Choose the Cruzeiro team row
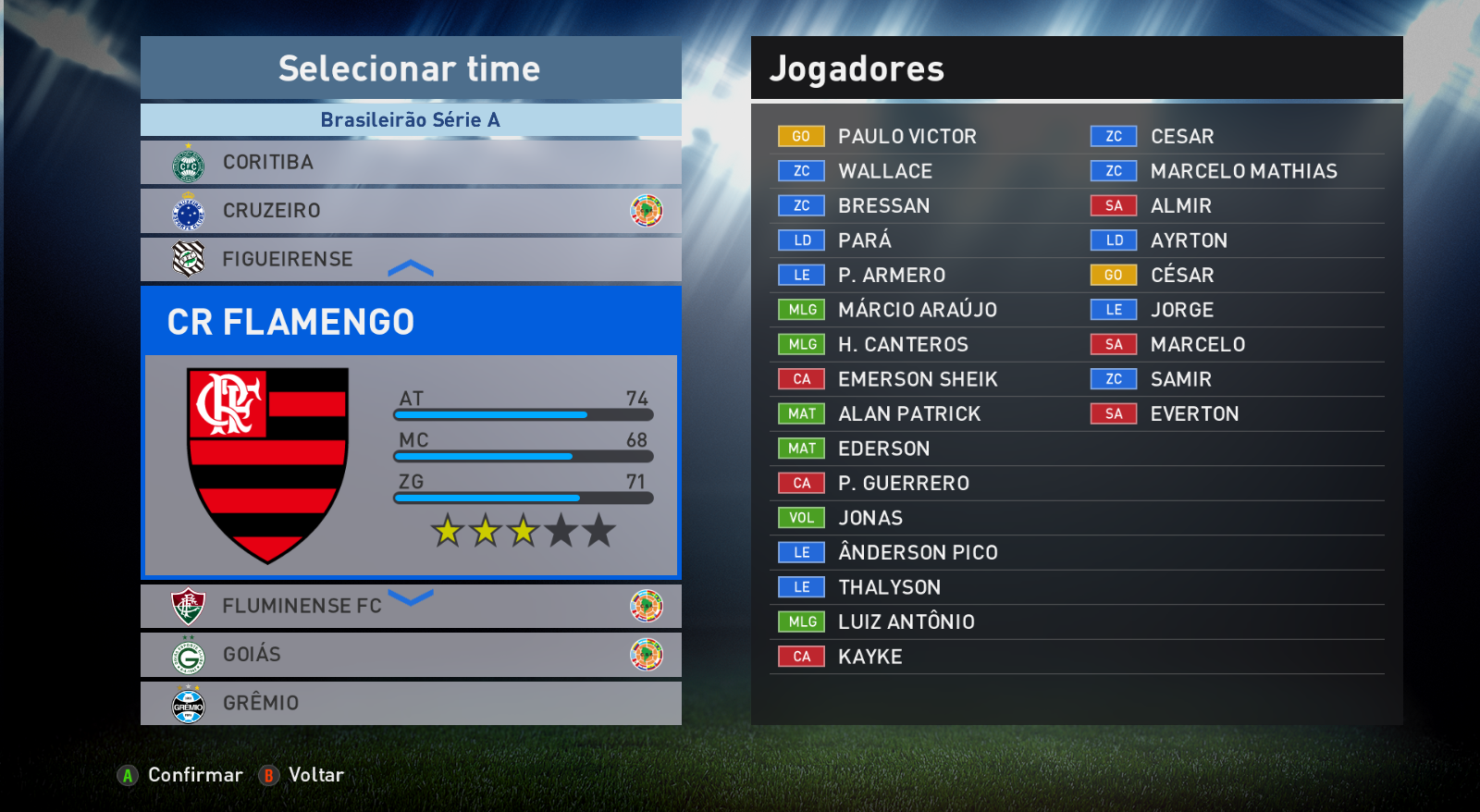 410,211
